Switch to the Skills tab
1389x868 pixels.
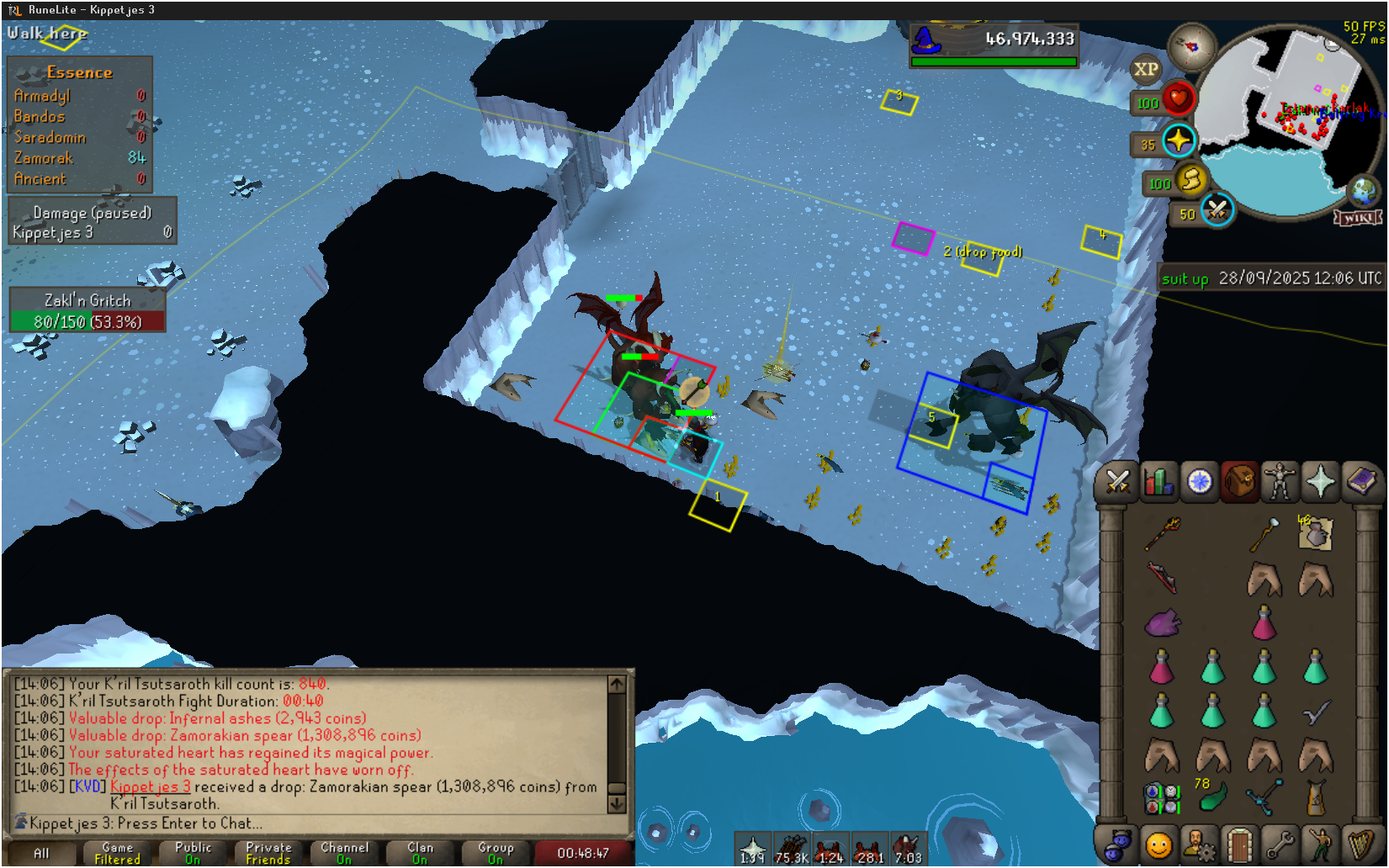(x=1158, y=482)
